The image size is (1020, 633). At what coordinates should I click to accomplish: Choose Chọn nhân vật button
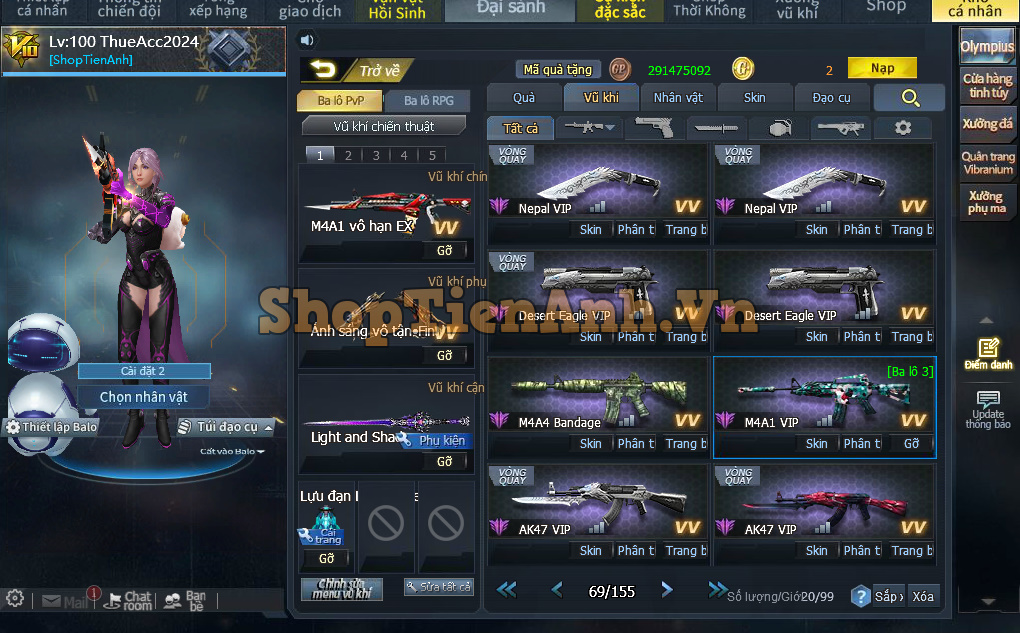pyautogui.click(x=144, y=397)
